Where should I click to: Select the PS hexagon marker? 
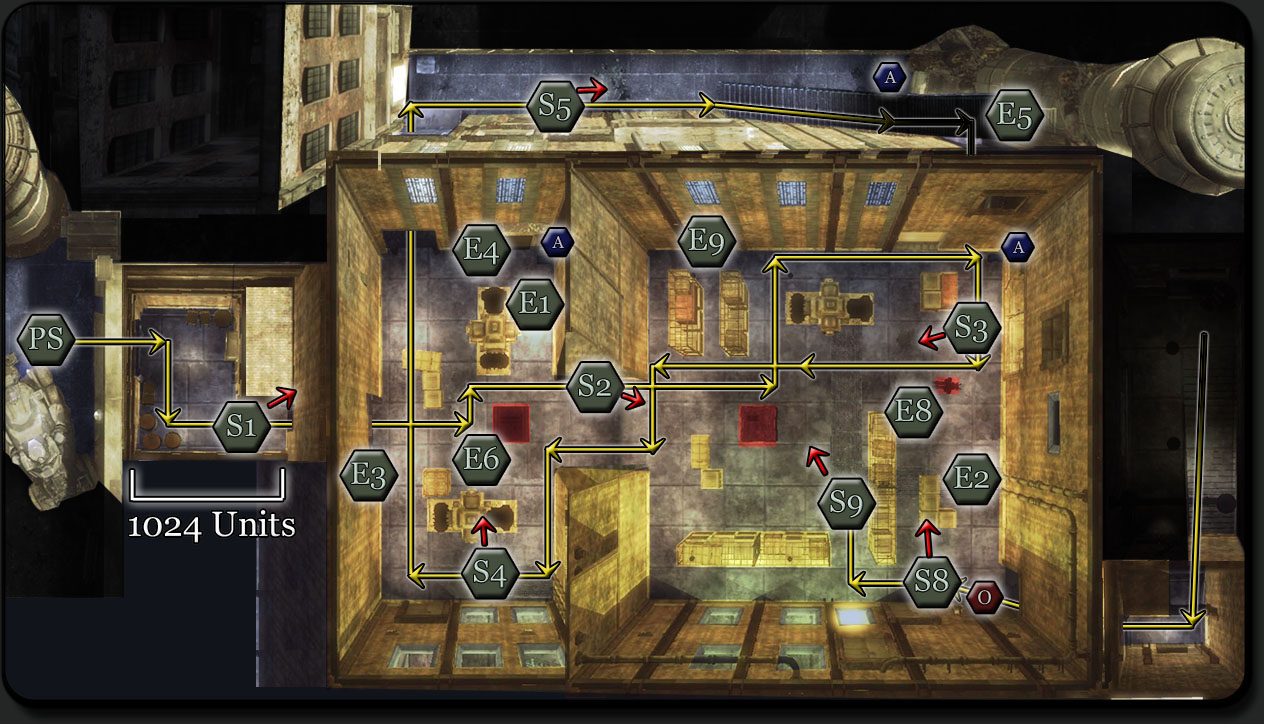point(46,340)
